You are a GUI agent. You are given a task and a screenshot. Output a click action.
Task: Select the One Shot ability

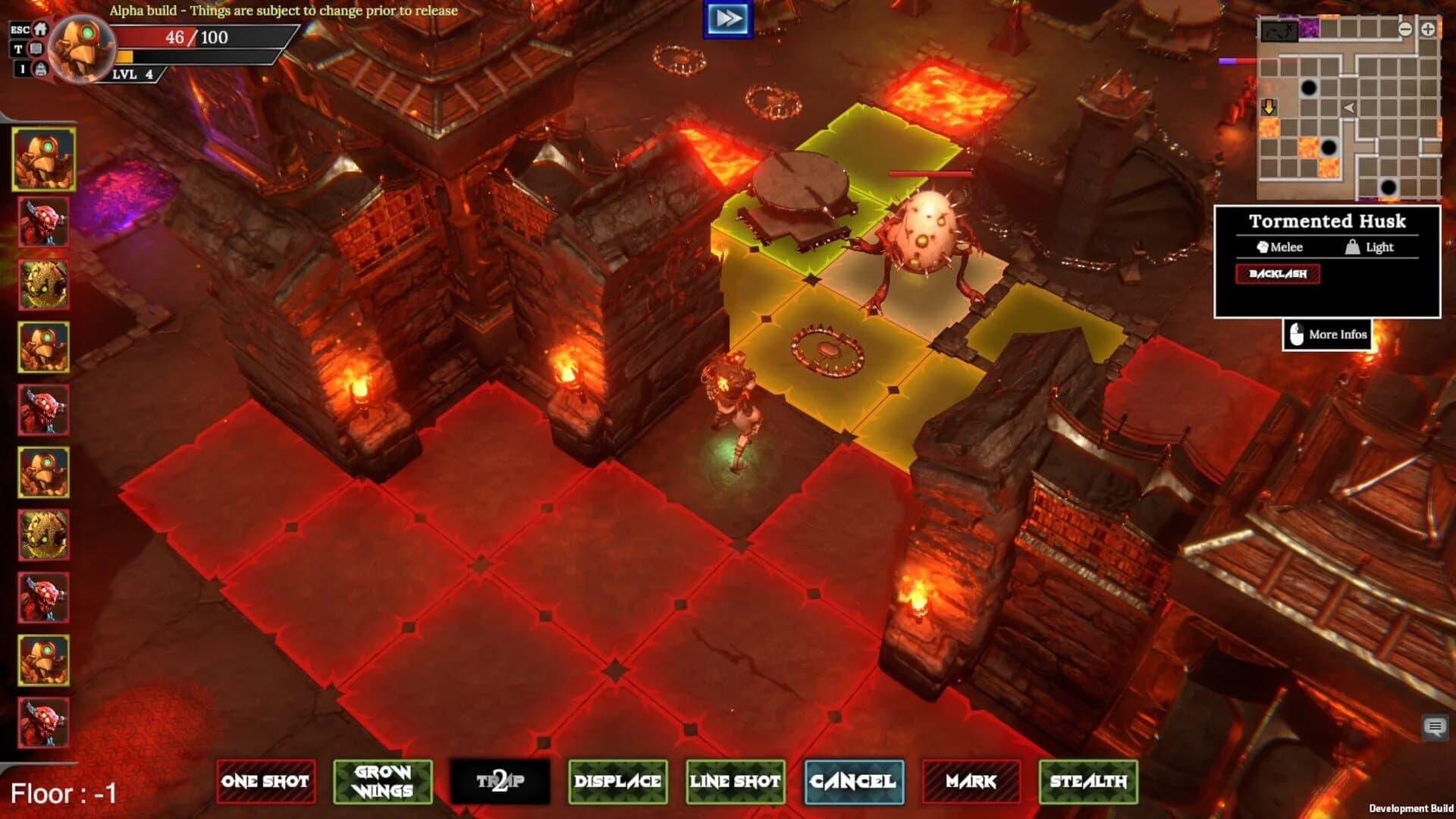265,782
